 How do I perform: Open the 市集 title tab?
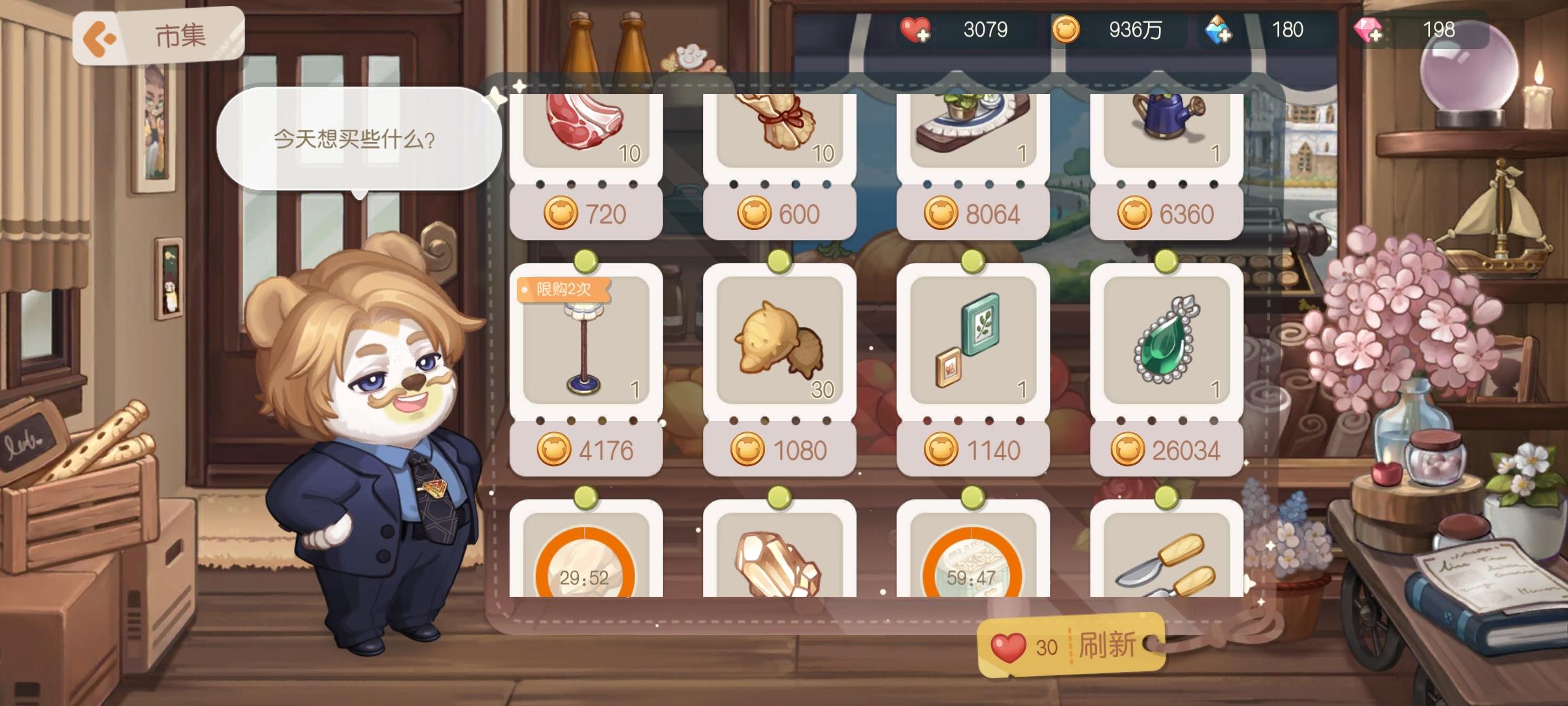[176, 34]
